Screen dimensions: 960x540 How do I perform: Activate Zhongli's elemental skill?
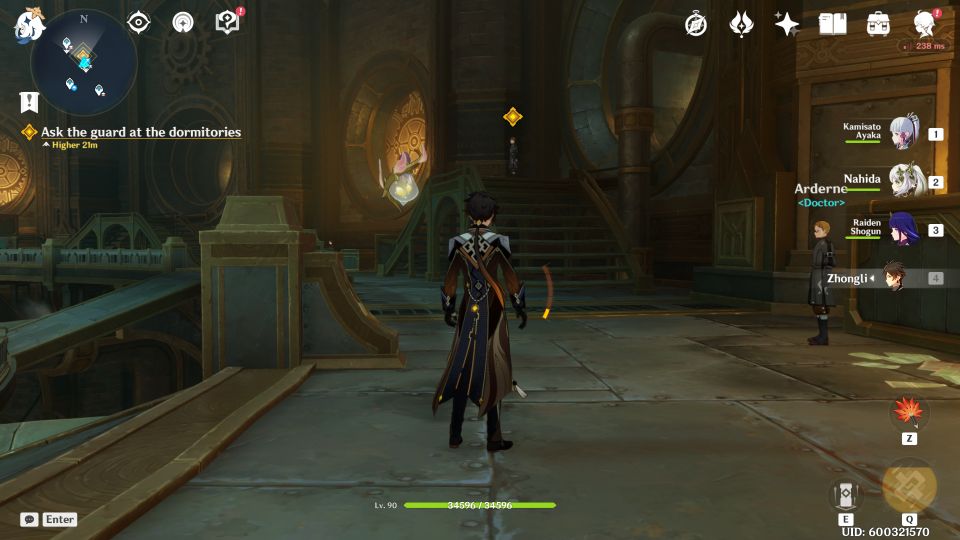coord(846,494)
